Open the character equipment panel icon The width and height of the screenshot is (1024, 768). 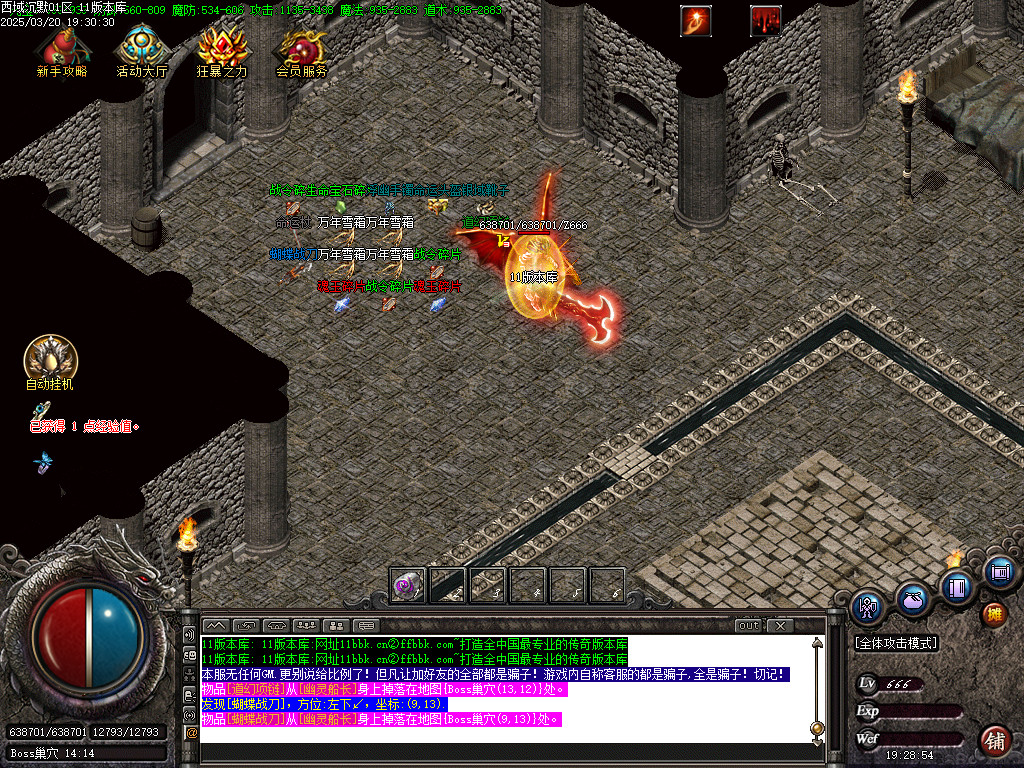point(867,606)
